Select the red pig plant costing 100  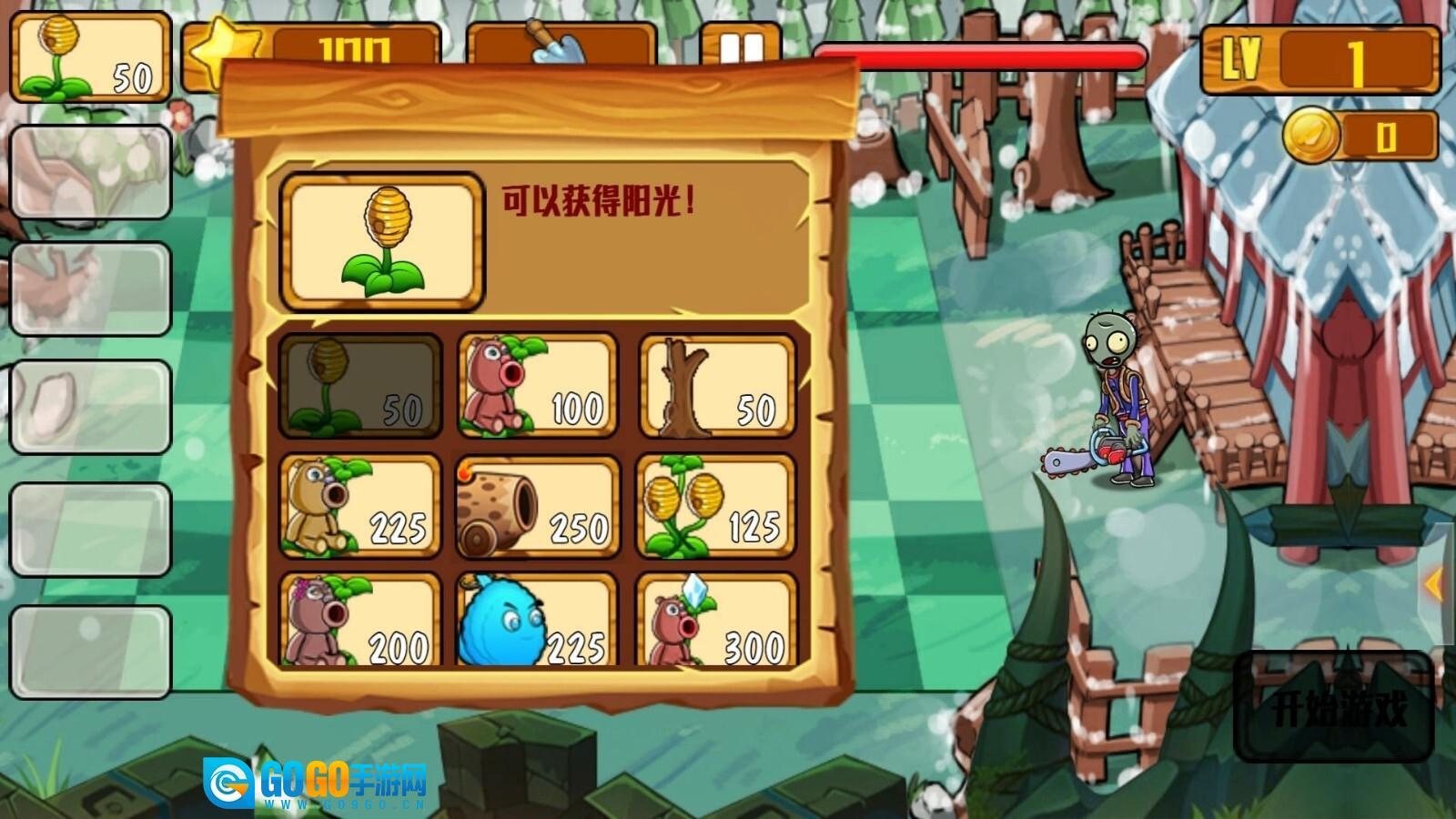537,386
